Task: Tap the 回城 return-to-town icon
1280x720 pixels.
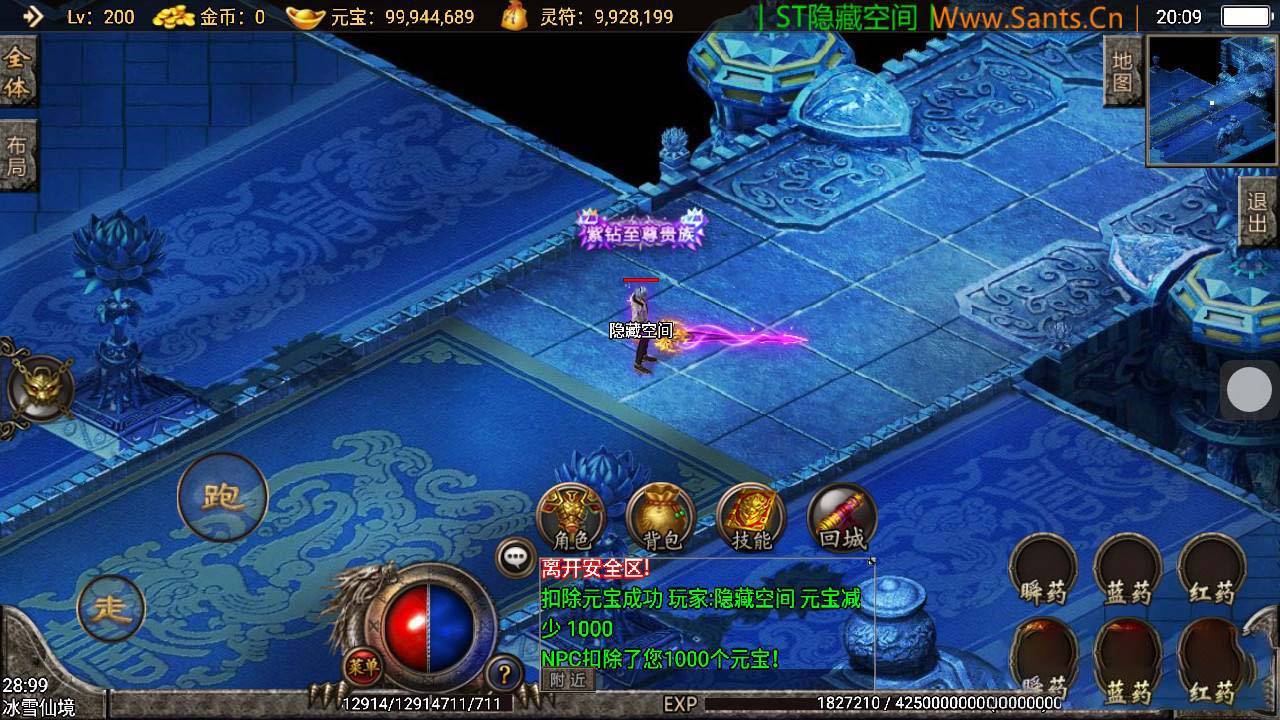Action: coord(840,515)
